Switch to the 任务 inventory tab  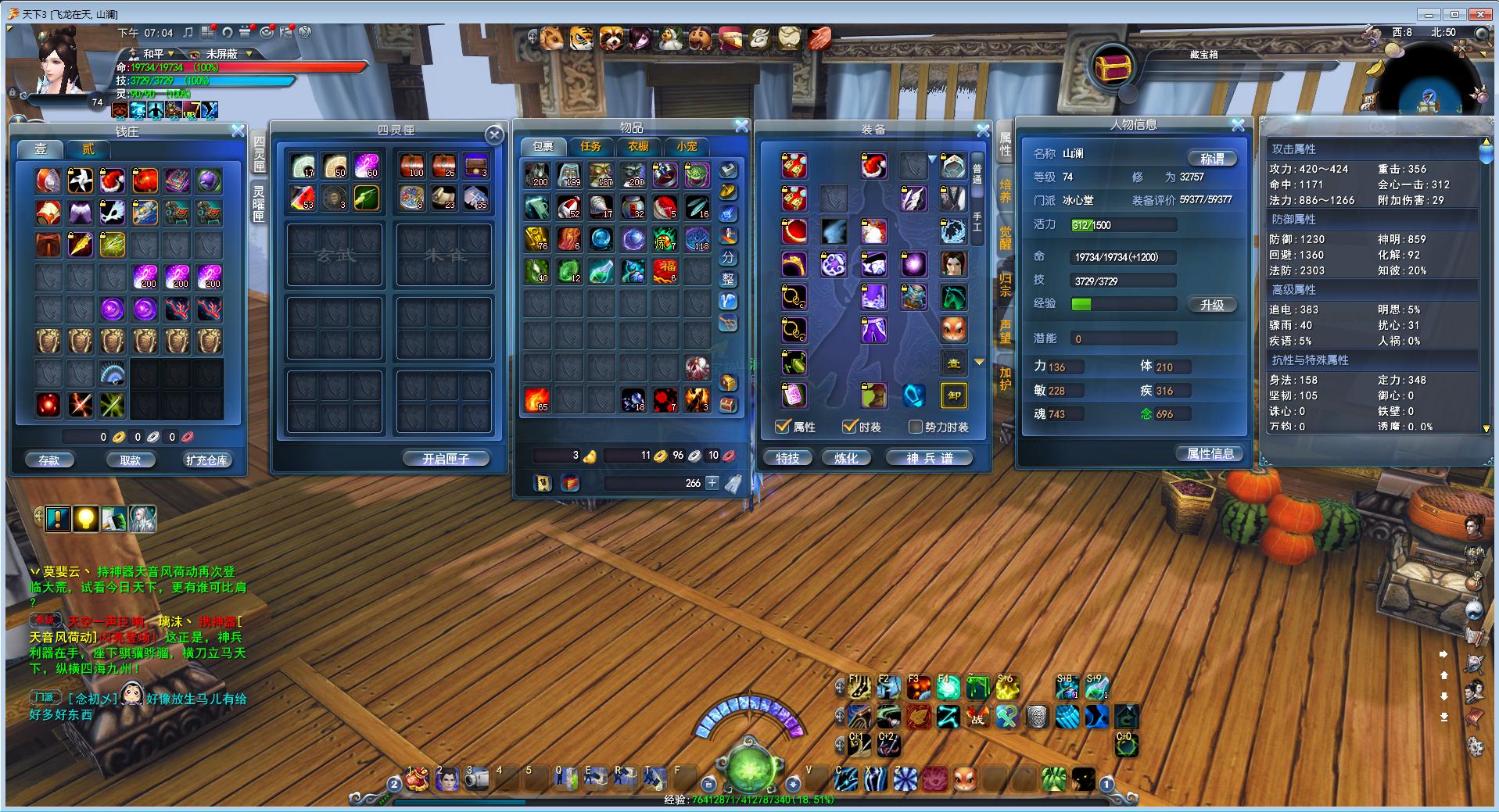pyautogui.click(x=590, y=146)
